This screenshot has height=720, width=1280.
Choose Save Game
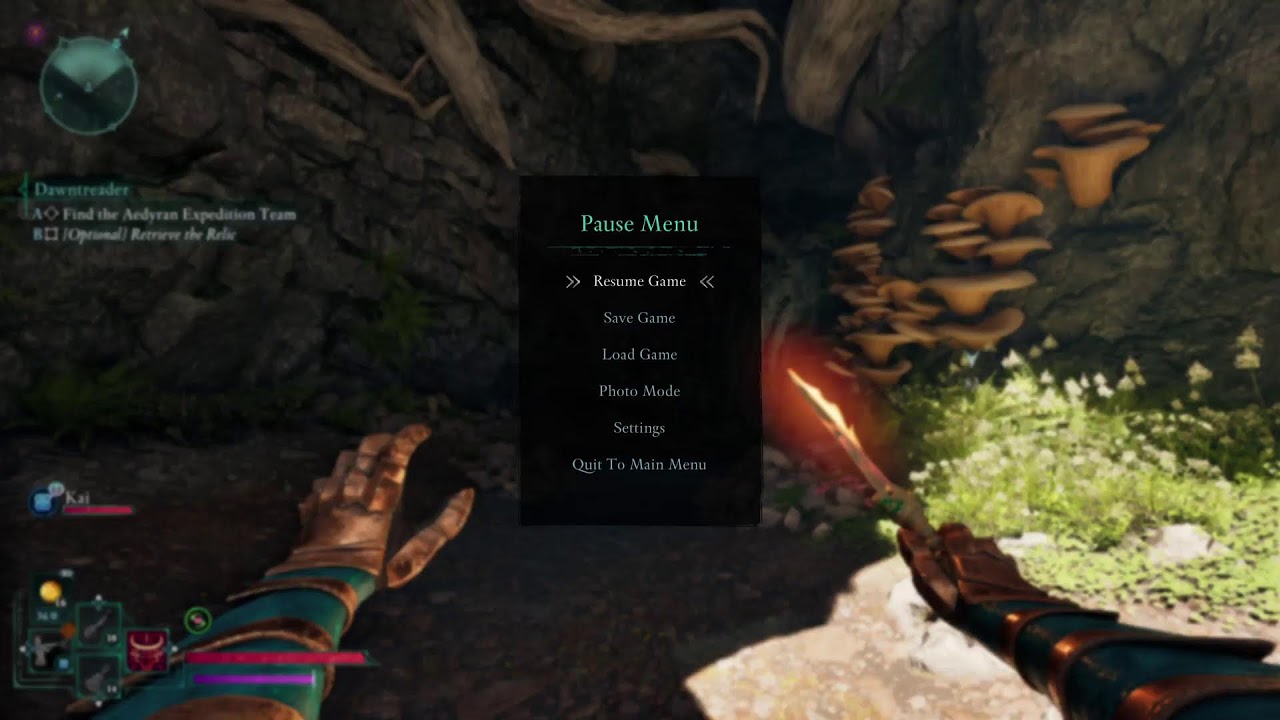point(639,318)
